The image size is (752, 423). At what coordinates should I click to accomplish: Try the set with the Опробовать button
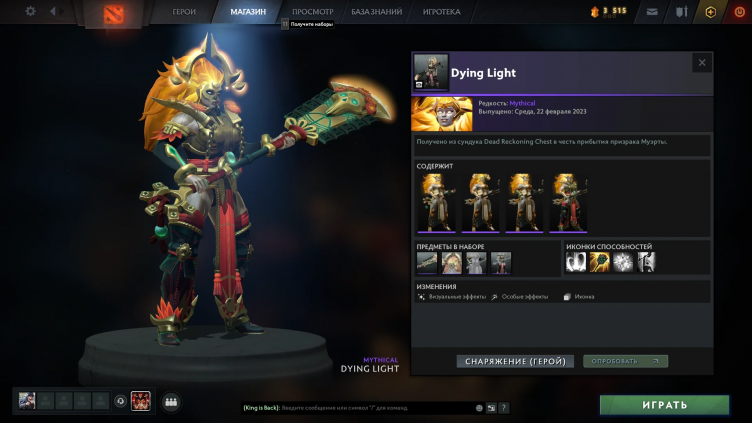625,361
